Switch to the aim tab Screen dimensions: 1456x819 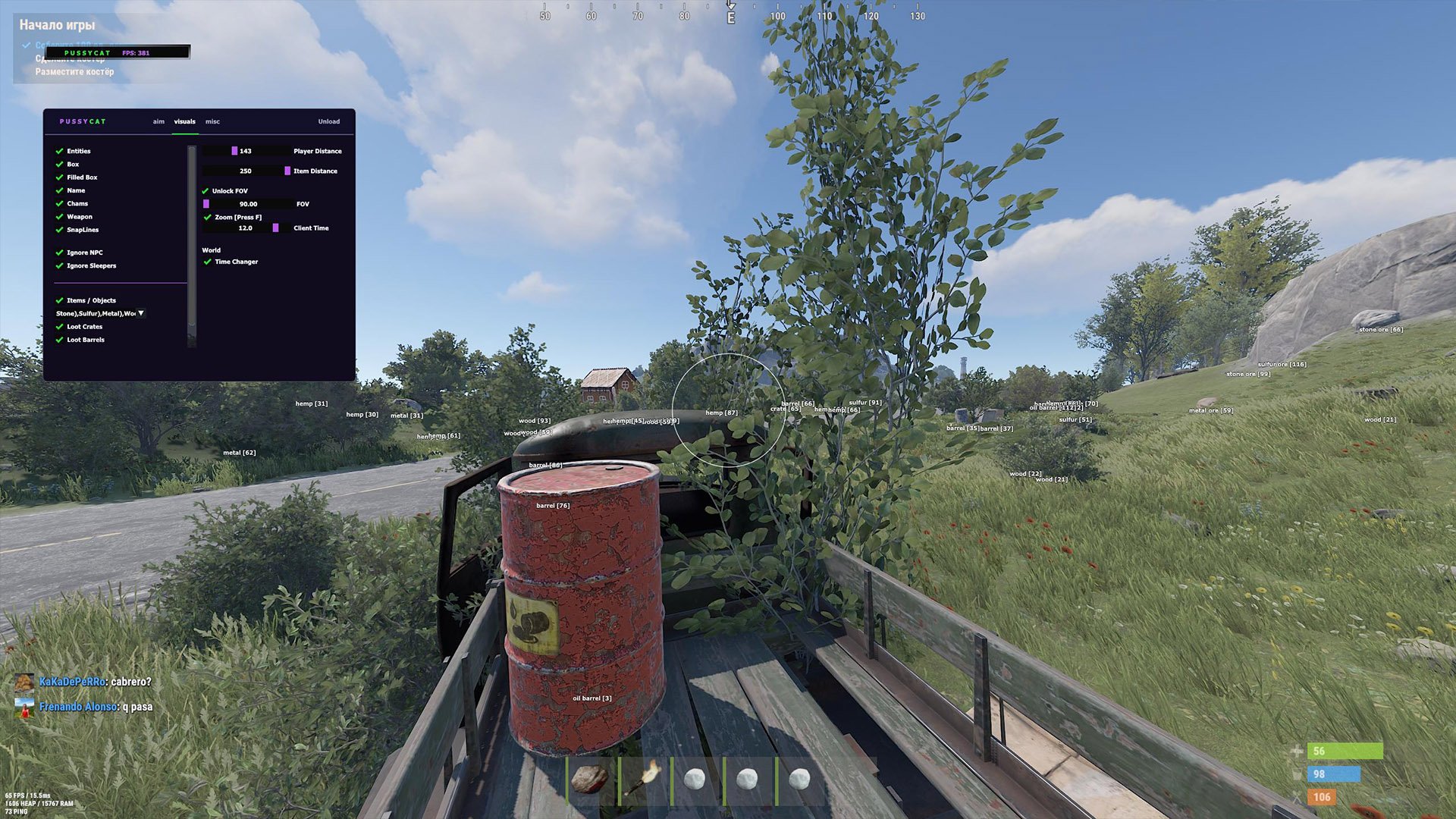click(158, 121)
